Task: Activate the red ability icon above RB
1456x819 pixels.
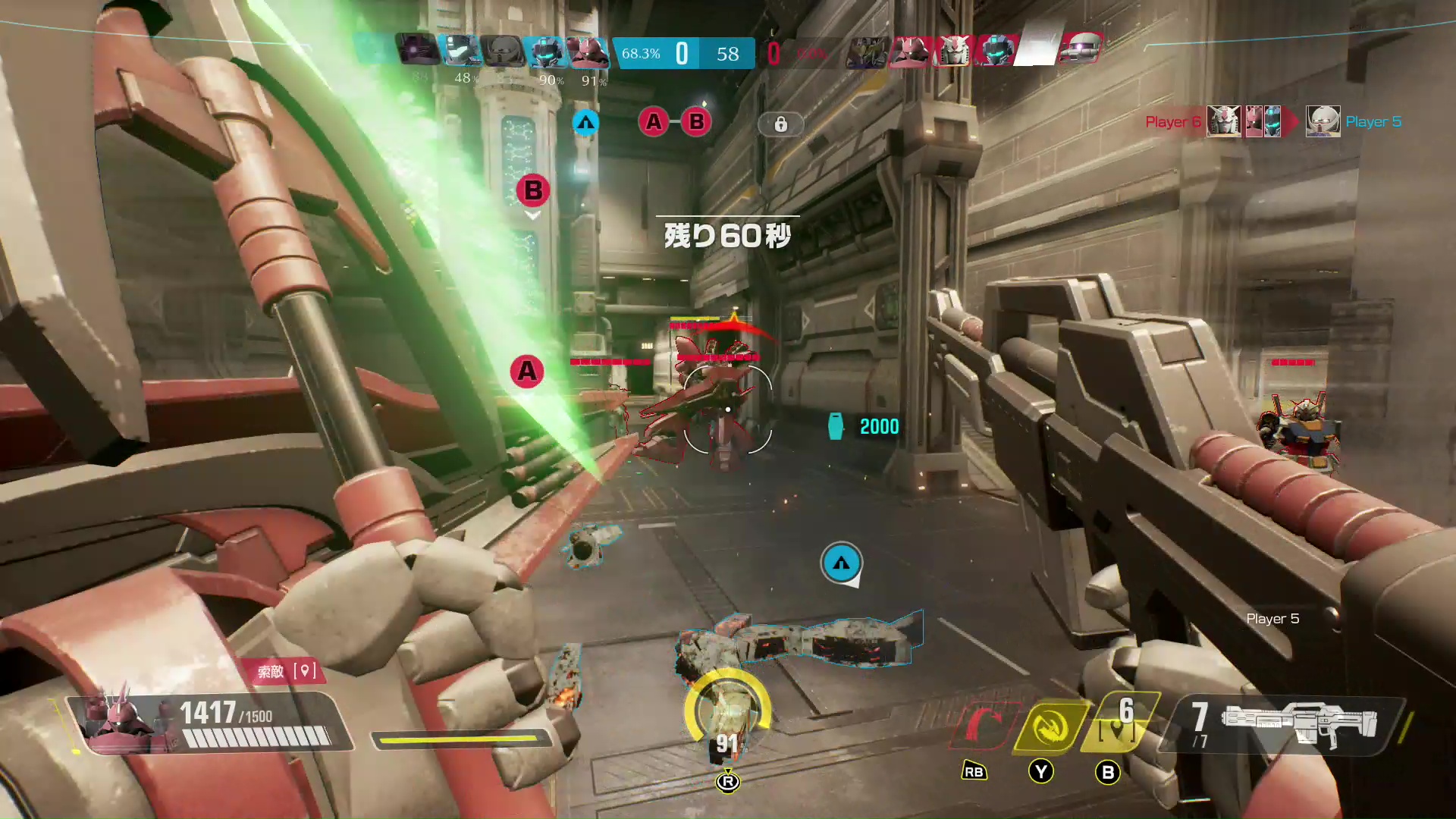Action: pos(984,725)
